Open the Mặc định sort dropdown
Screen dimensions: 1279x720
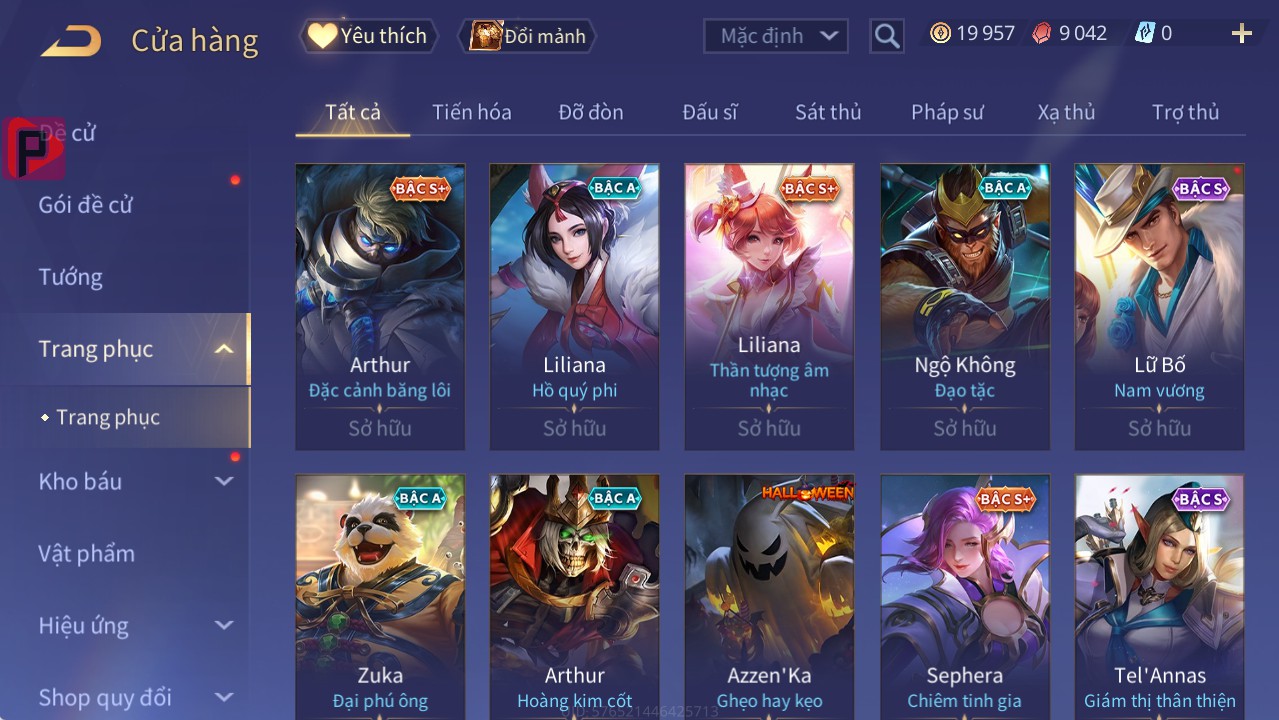(776, 36)
